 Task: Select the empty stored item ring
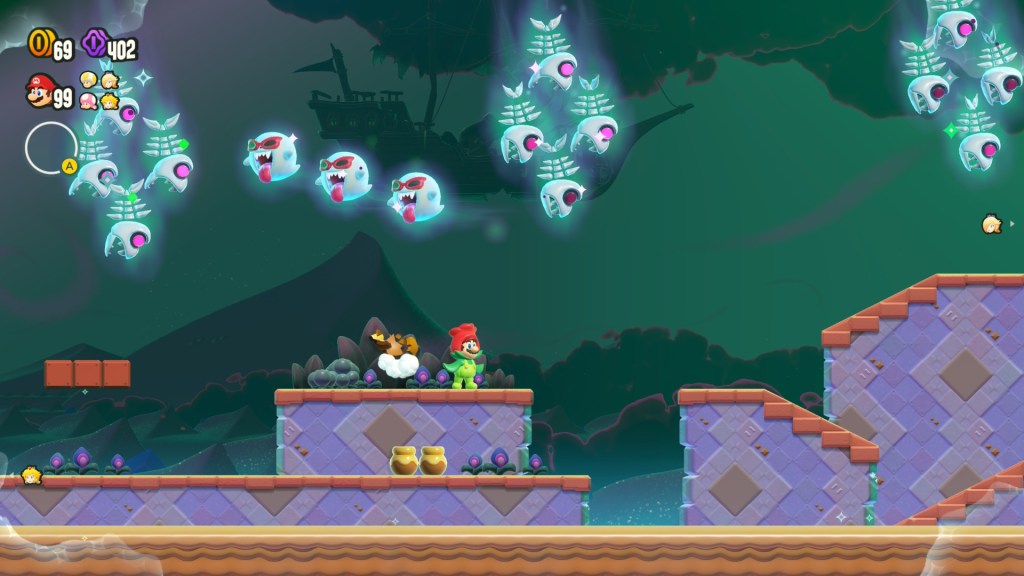point(51,147)
